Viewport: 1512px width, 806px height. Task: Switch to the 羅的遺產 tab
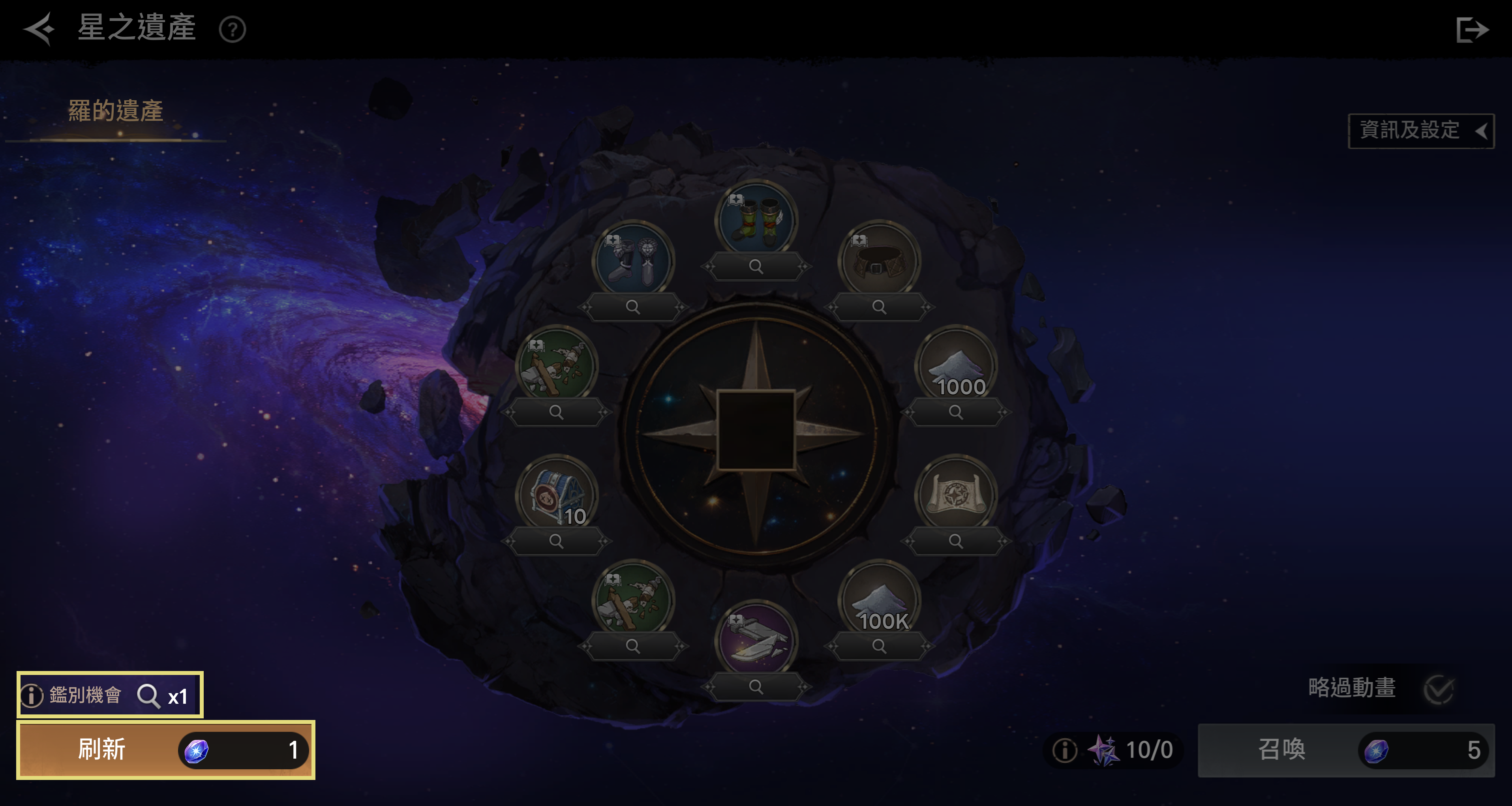116,111
